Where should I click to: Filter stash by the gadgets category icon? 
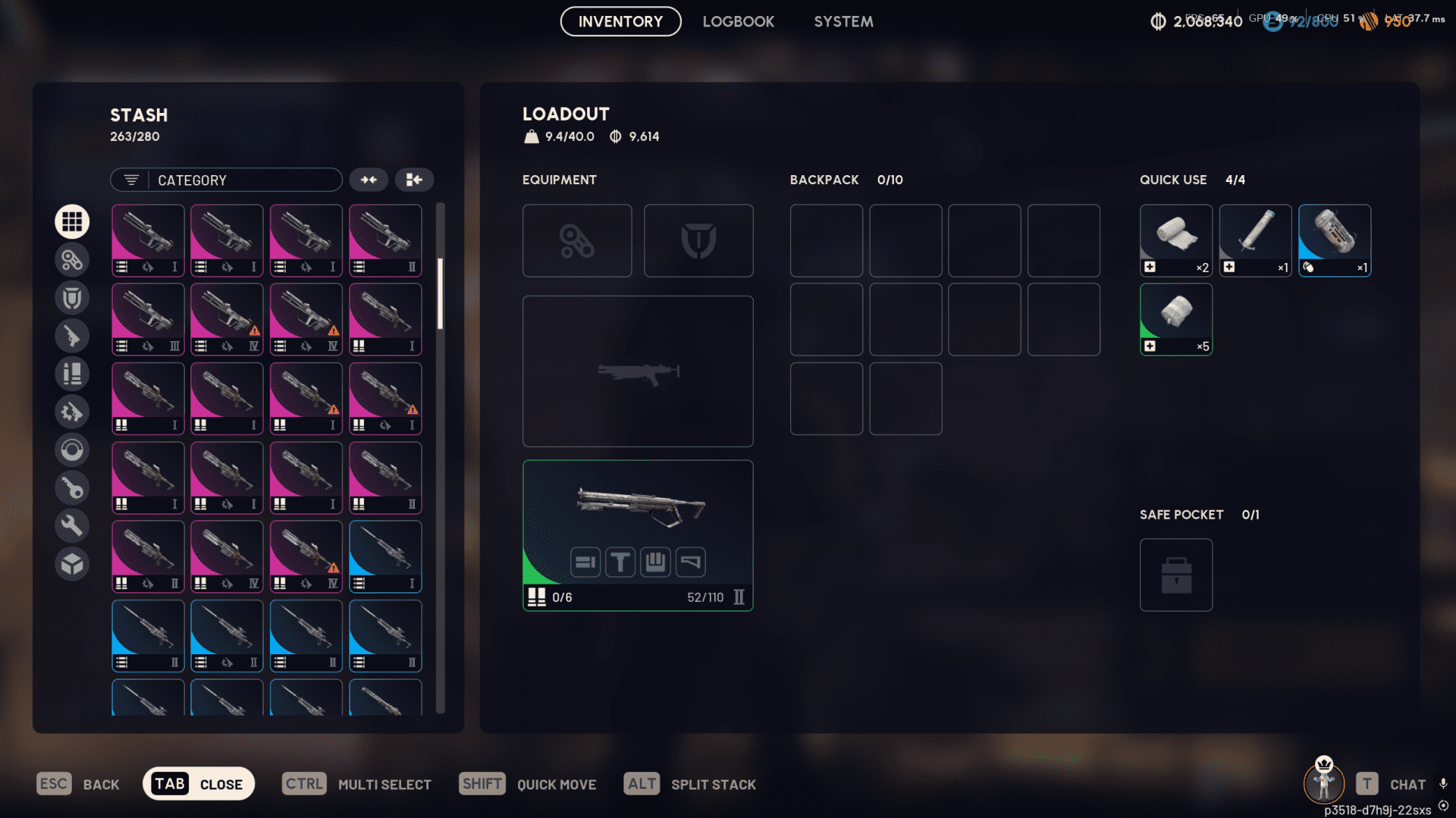tap(72, 259)
